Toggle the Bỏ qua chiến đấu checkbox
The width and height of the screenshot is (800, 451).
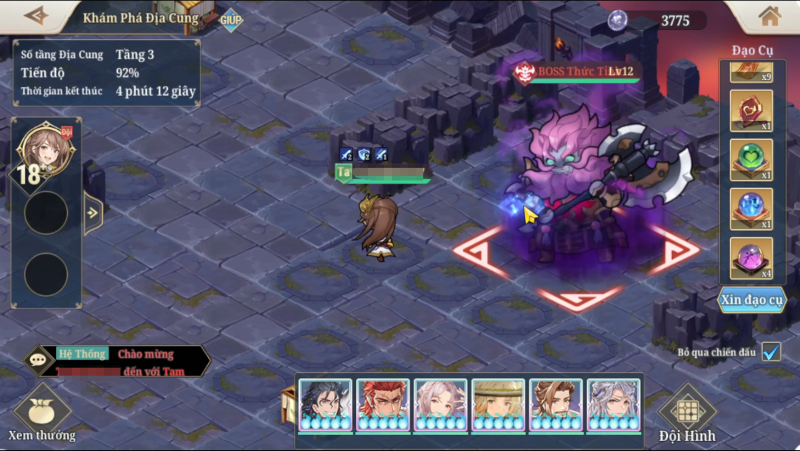770,352
